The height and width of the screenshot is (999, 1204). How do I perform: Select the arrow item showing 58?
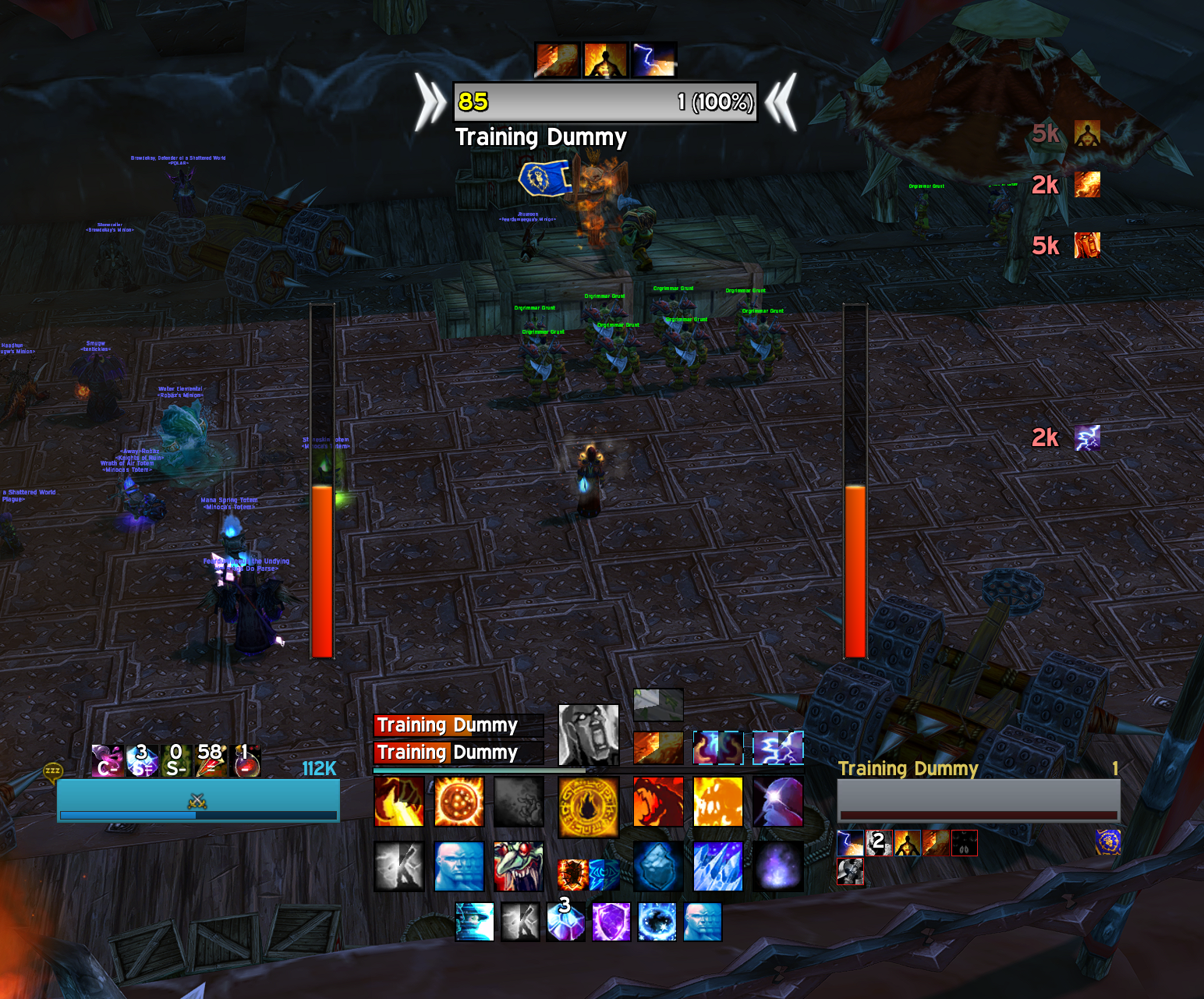[x=211, y=760]
